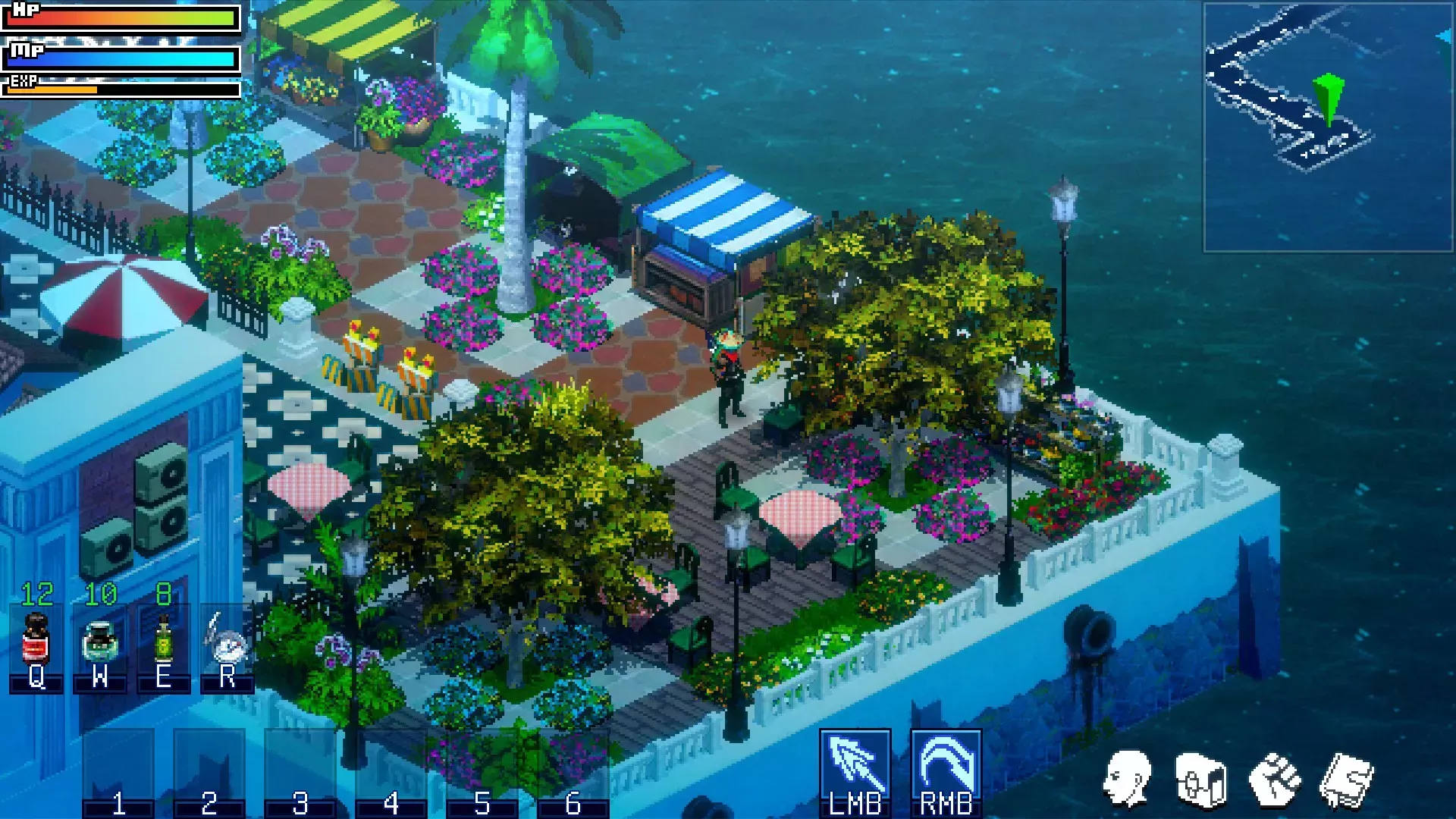Screen dimensions: 1456x819
Task: Open the journal book icon
Action: coord(1347,780)
